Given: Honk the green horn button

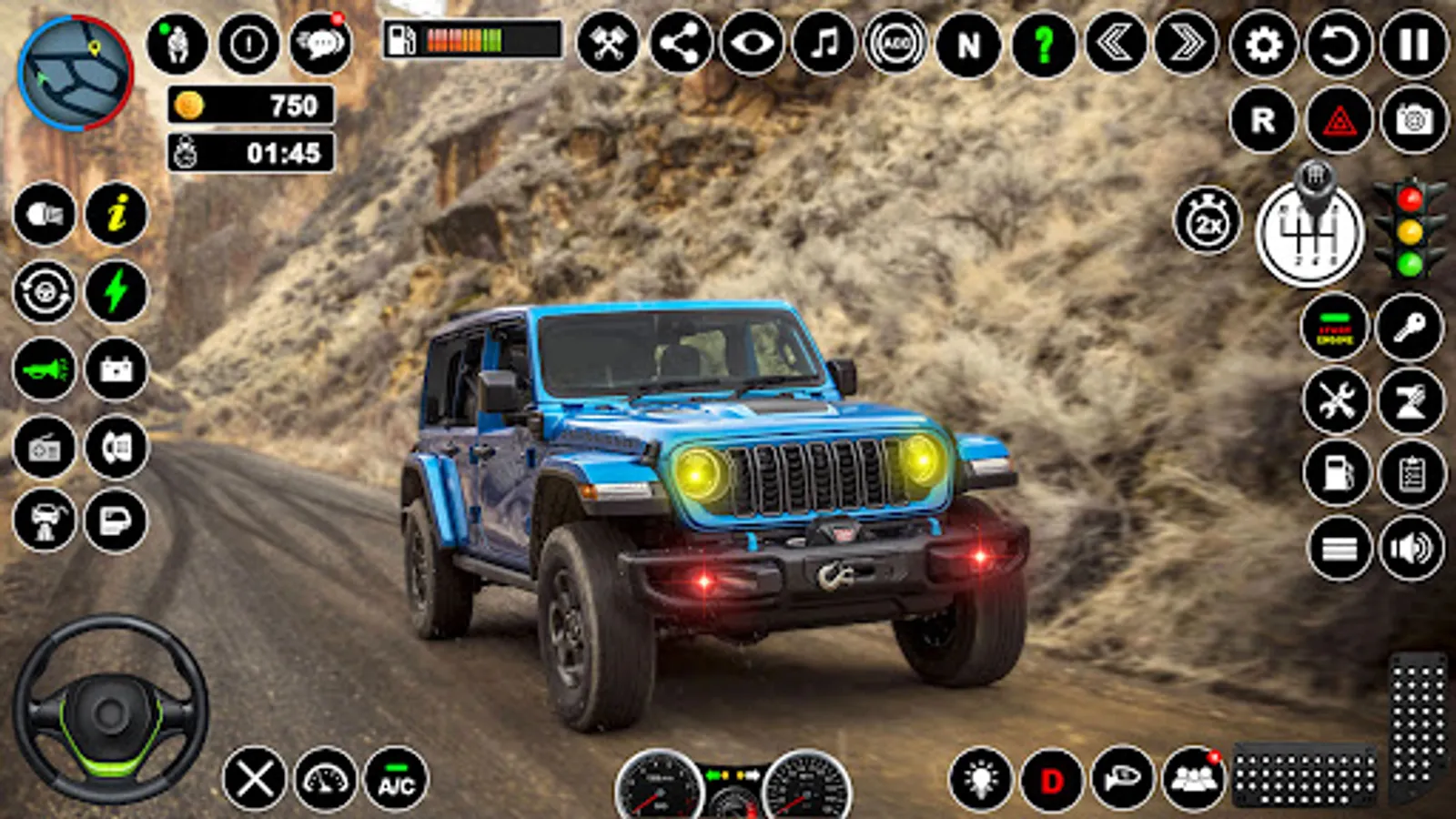Looking at the screenshot, I should [x=45, y=369].
